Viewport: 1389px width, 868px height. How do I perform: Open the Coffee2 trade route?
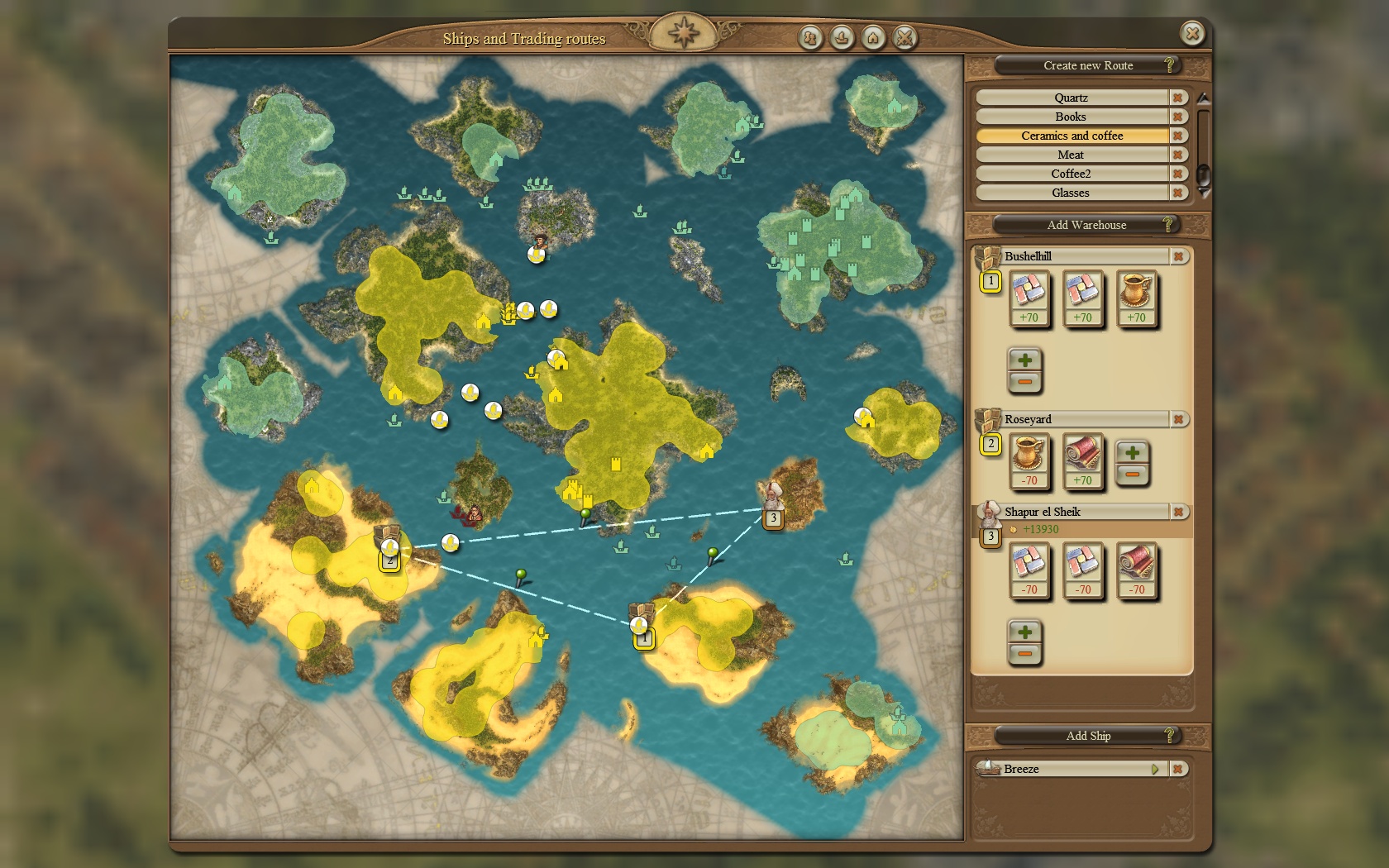[x=1072, y=174]
